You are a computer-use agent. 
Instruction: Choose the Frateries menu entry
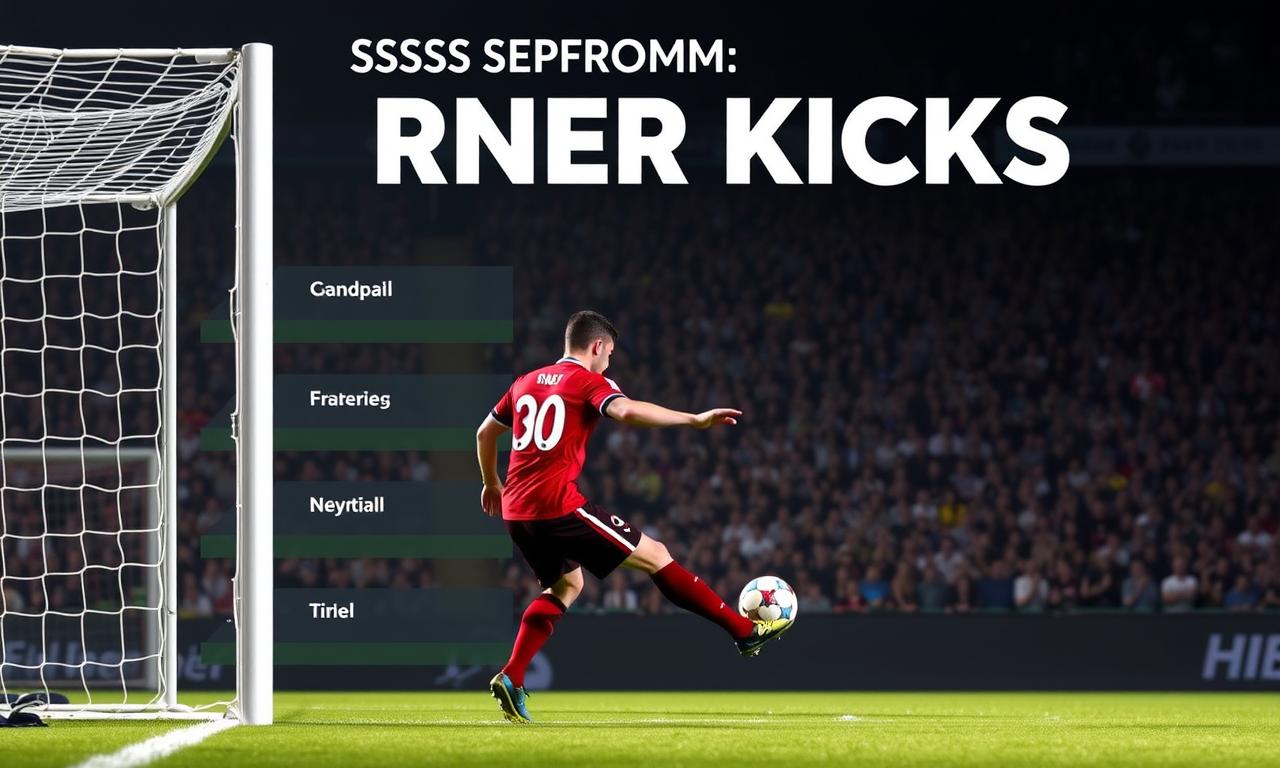pyautogui.click(x=350, y=399)
